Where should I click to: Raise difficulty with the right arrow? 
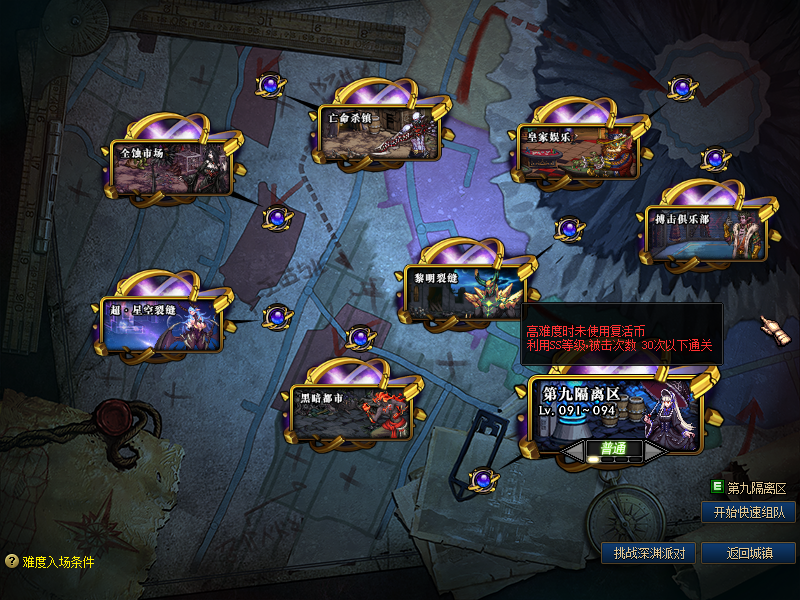(x=654, y=453)
